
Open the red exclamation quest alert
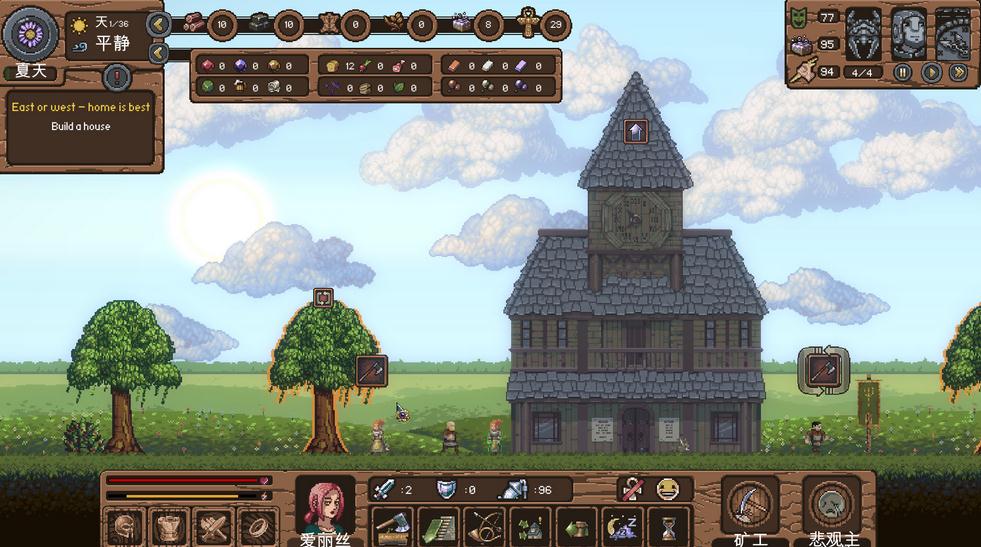(117, 76)
